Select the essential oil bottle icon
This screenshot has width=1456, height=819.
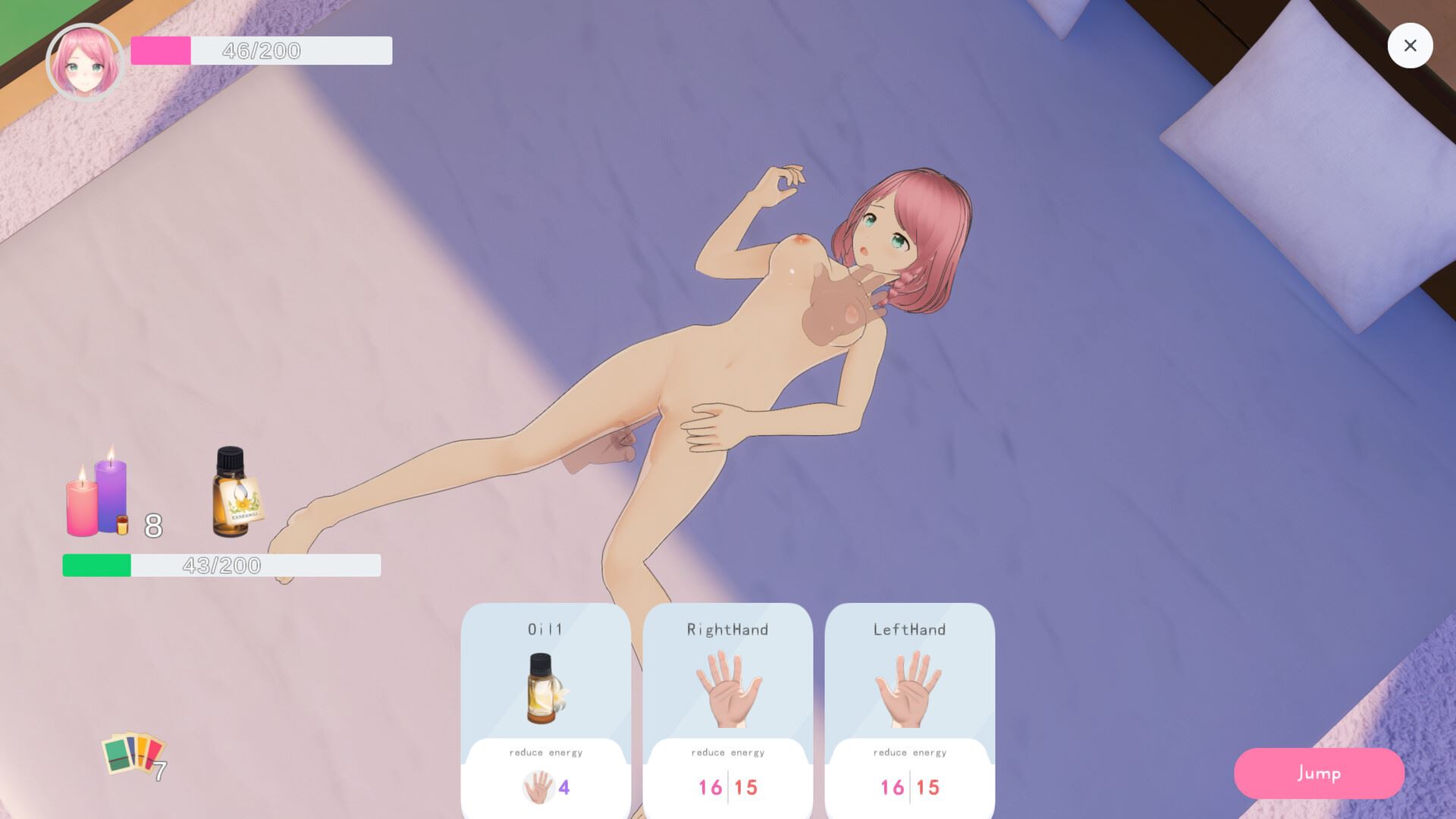tap(234, 493)
